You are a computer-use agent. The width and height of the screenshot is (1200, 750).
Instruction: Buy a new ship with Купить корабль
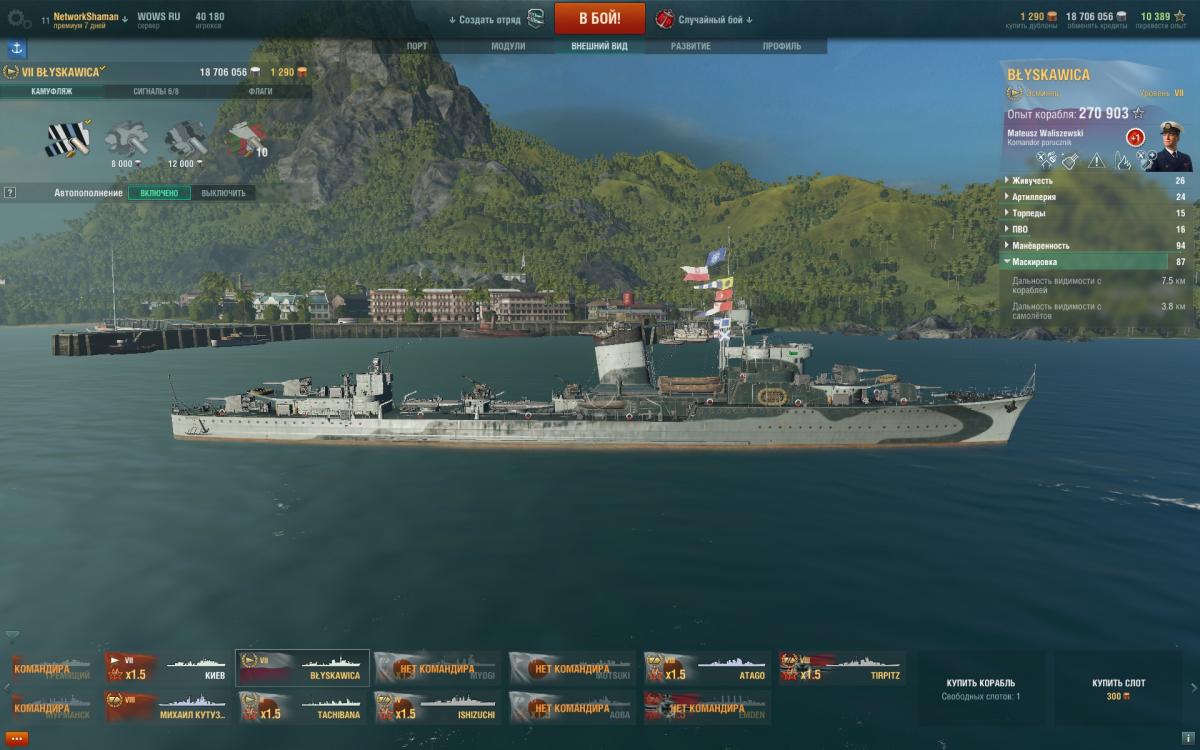click(980, 688)
